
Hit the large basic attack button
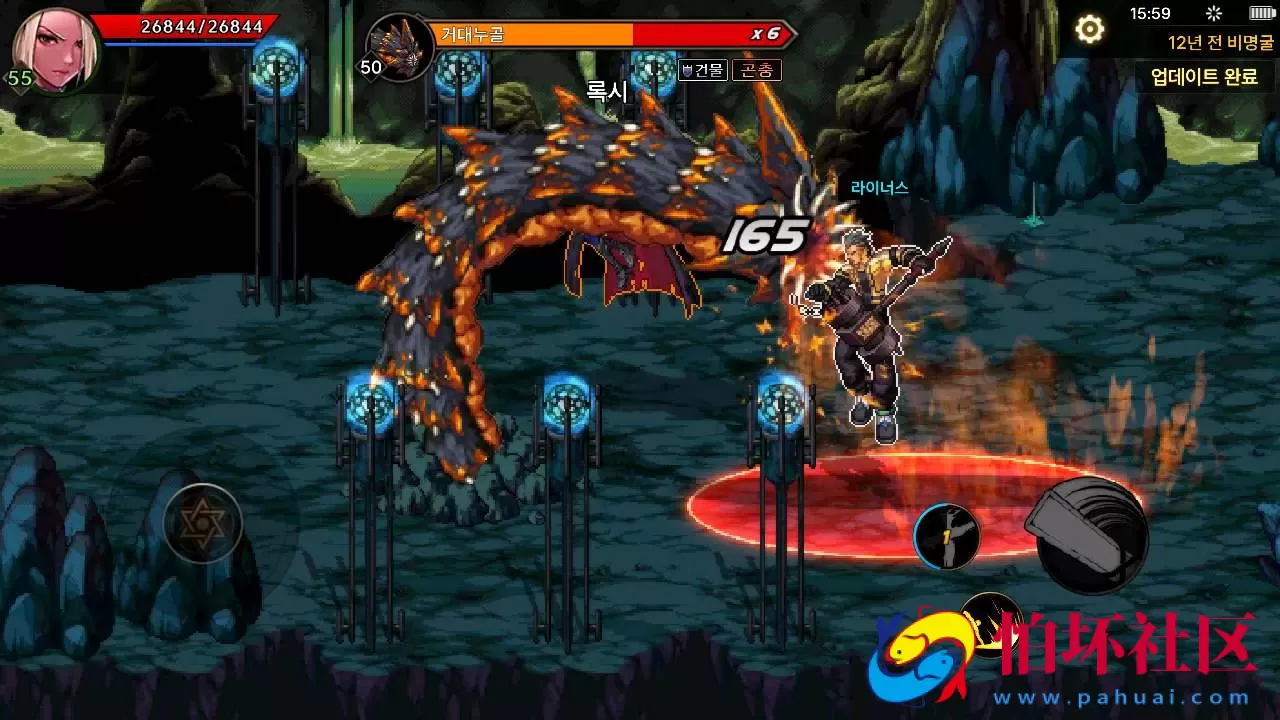click(x=1091, y=534)
